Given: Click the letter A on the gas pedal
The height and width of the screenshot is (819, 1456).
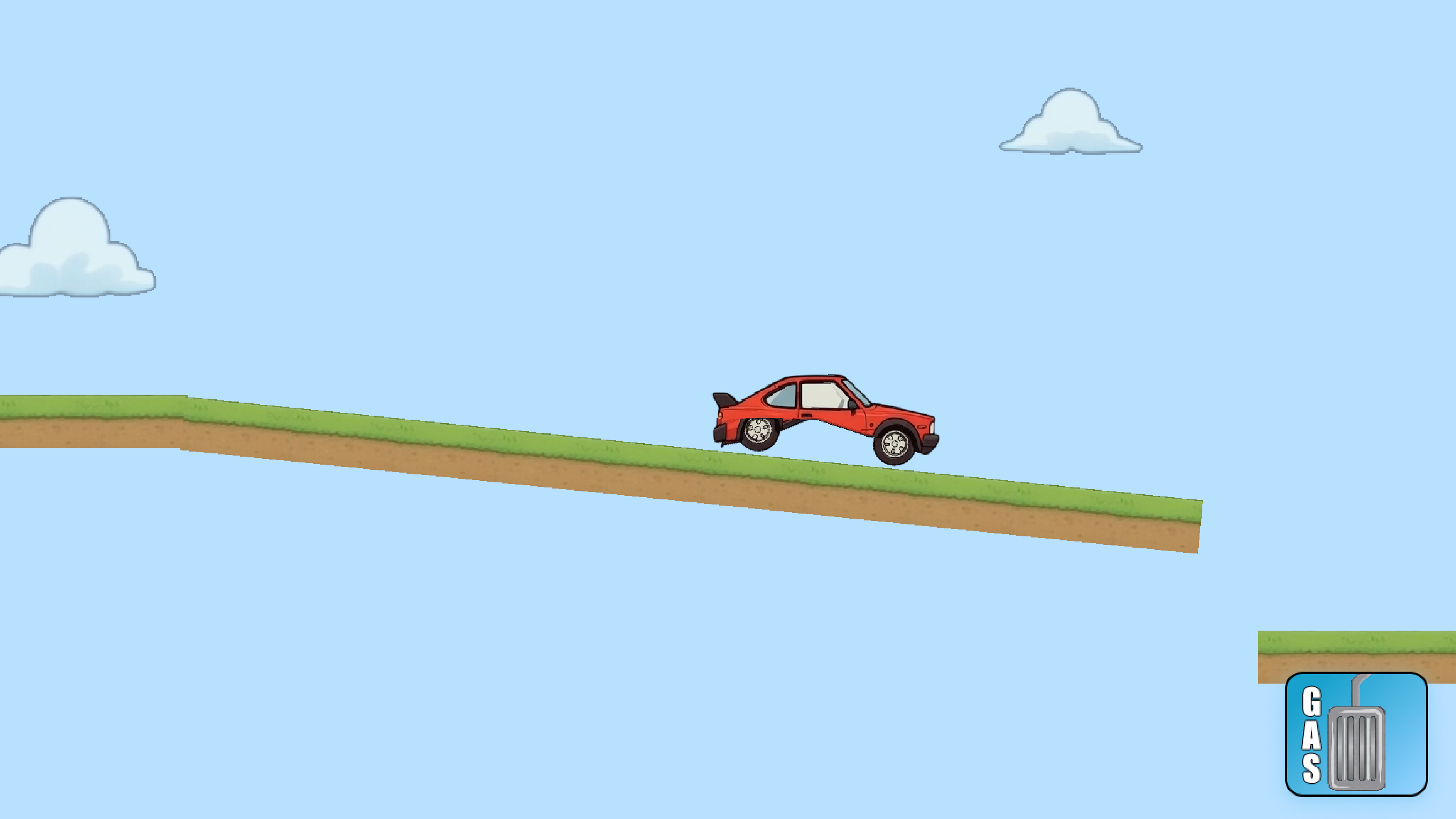Looking at the screenshot, I should [x=1311, y=737].
